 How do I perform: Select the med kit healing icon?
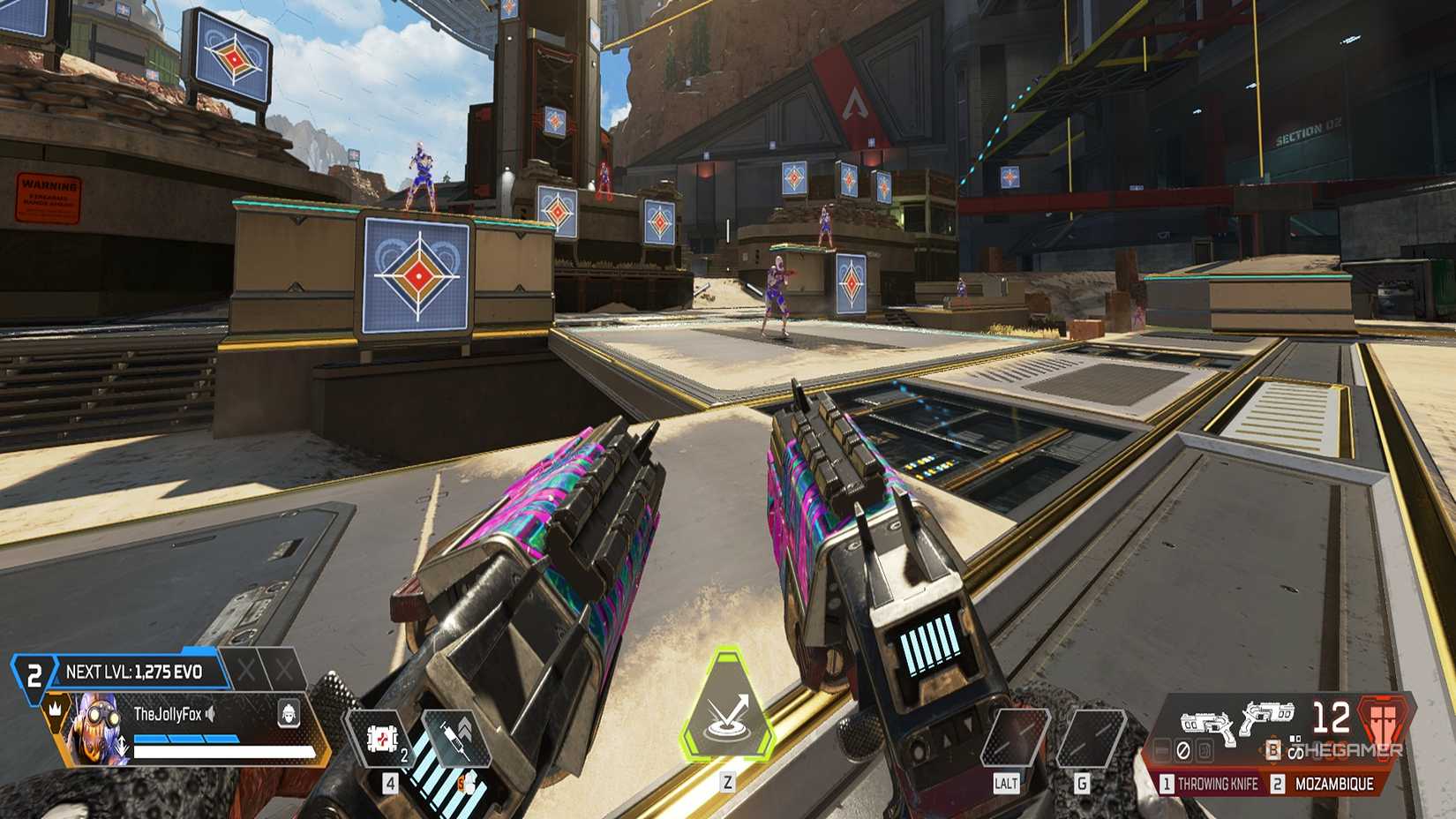(381, 737)
